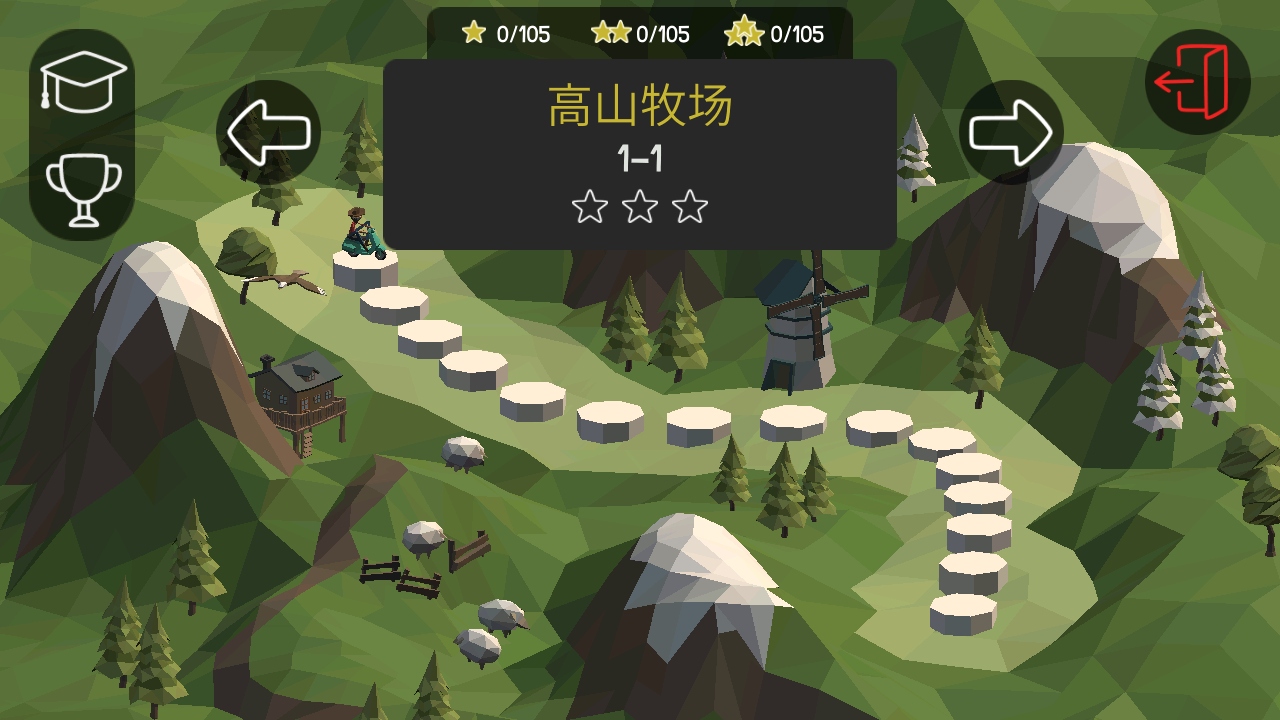Choose the level tile under the scooter rider
The width and height of the screenshot is (1280, 720).
point(365,270)
